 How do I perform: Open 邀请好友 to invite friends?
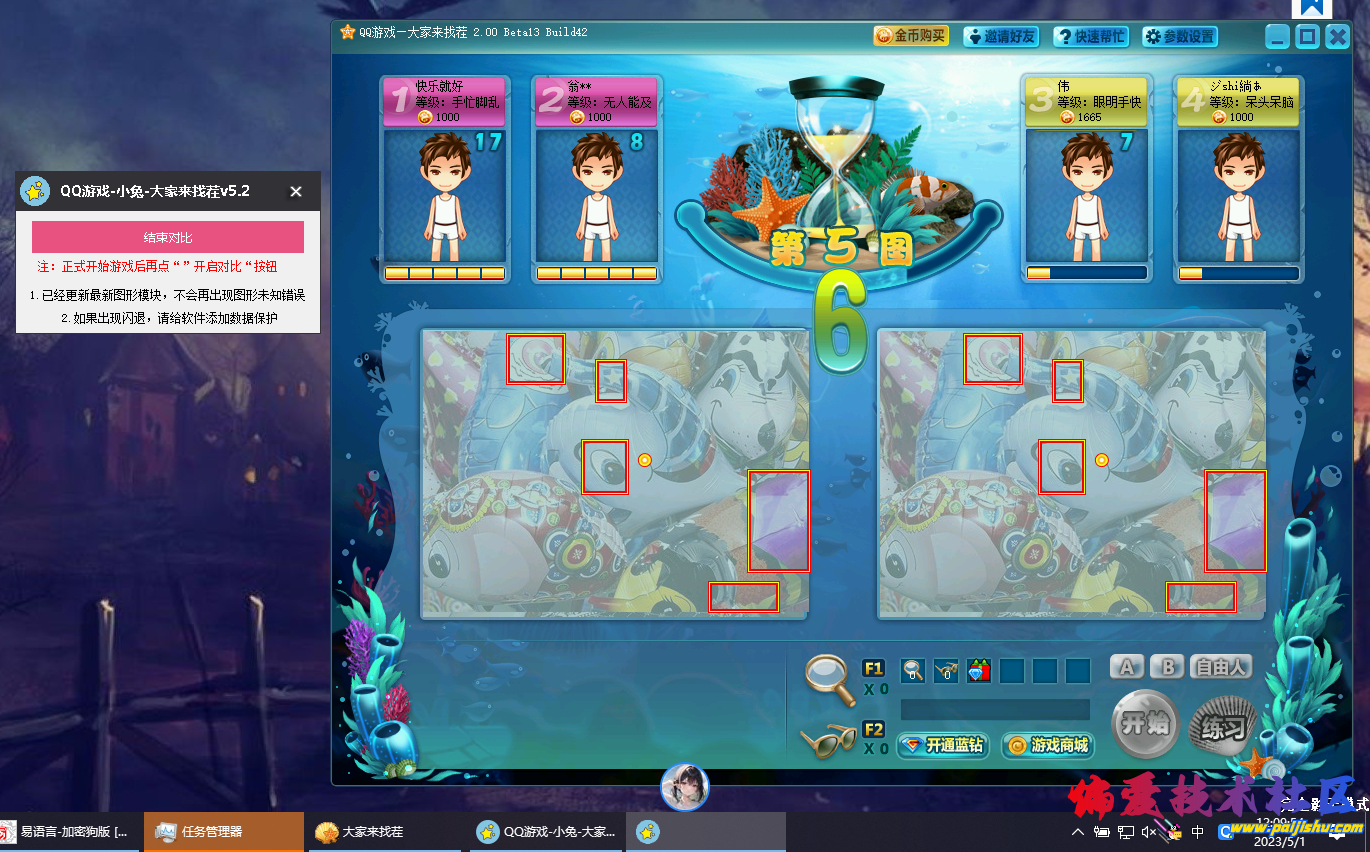pos(1000,35)
